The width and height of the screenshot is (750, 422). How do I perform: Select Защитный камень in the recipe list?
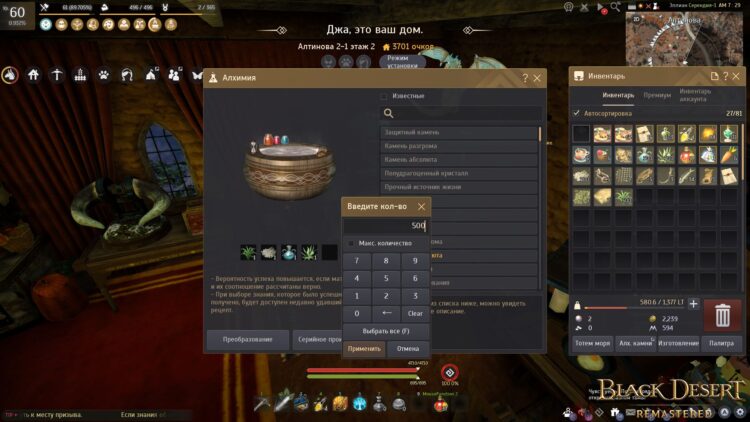tap(460, 132)
